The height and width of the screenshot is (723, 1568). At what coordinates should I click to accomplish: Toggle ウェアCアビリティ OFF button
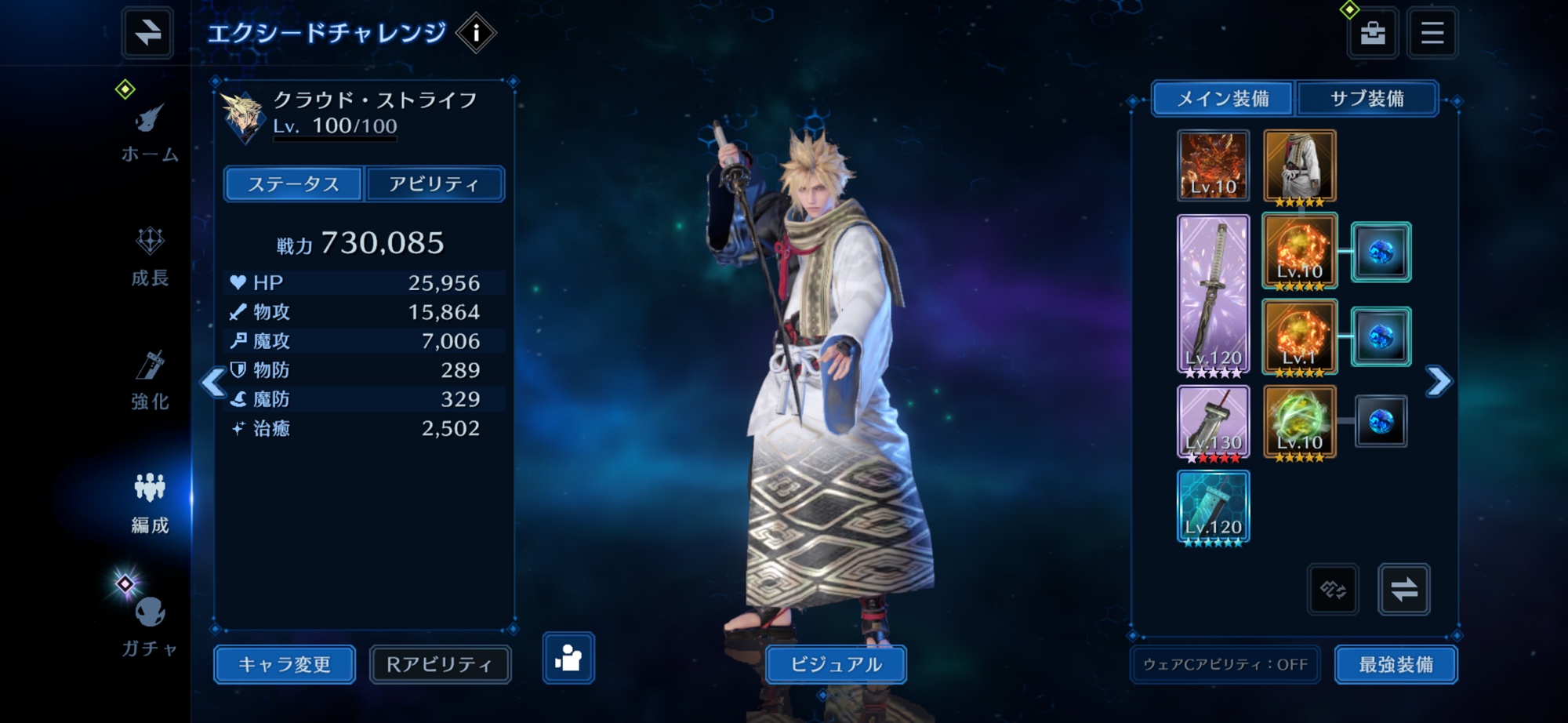[x=1225, y=664]
